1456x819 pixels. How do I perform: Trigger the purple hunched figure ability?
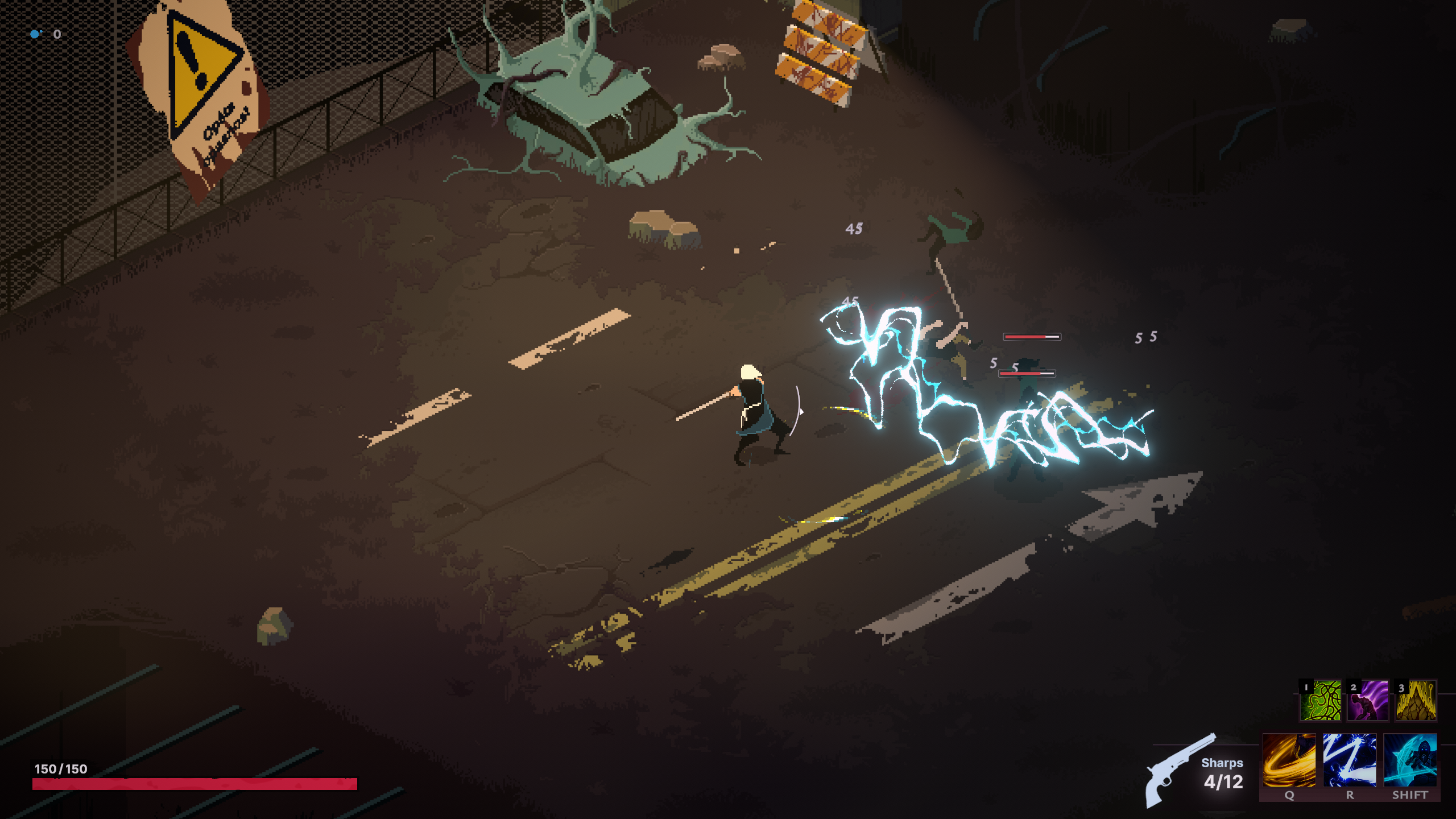pyautogui.click(x=1368, y=701)
